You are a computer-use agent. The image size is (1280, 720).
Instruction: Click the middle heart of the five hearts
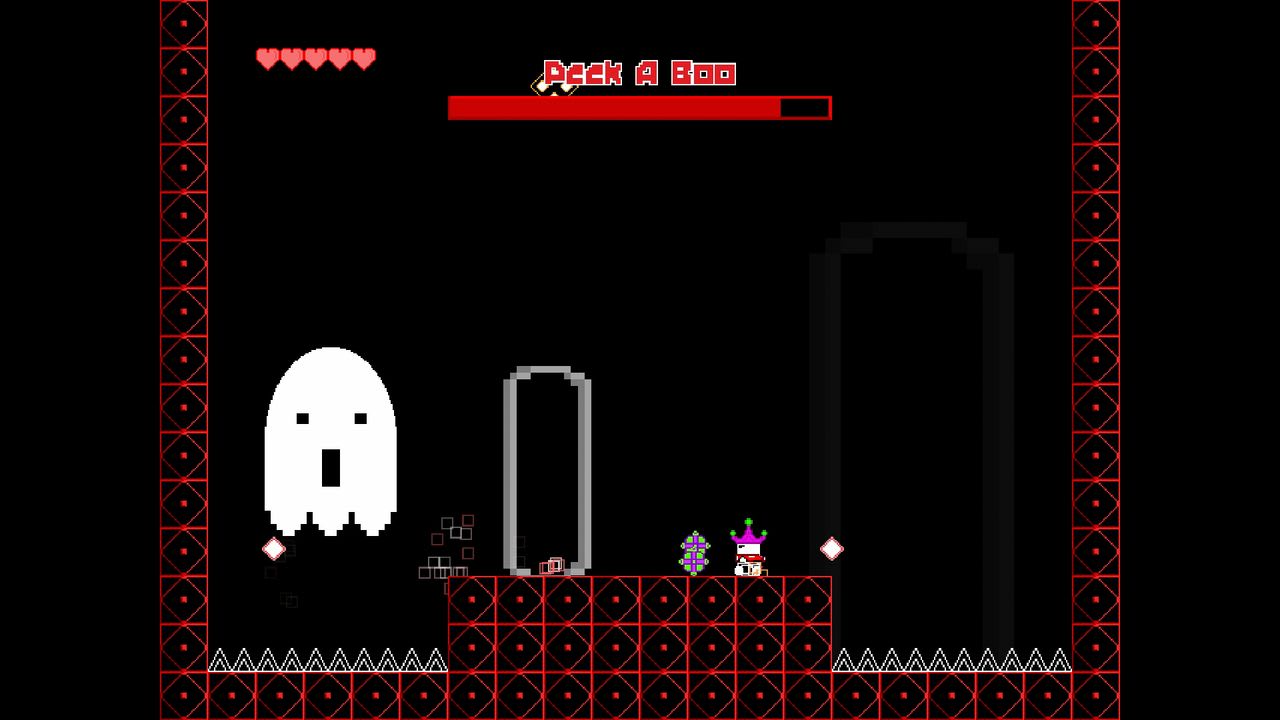click(x=314, y=57)
